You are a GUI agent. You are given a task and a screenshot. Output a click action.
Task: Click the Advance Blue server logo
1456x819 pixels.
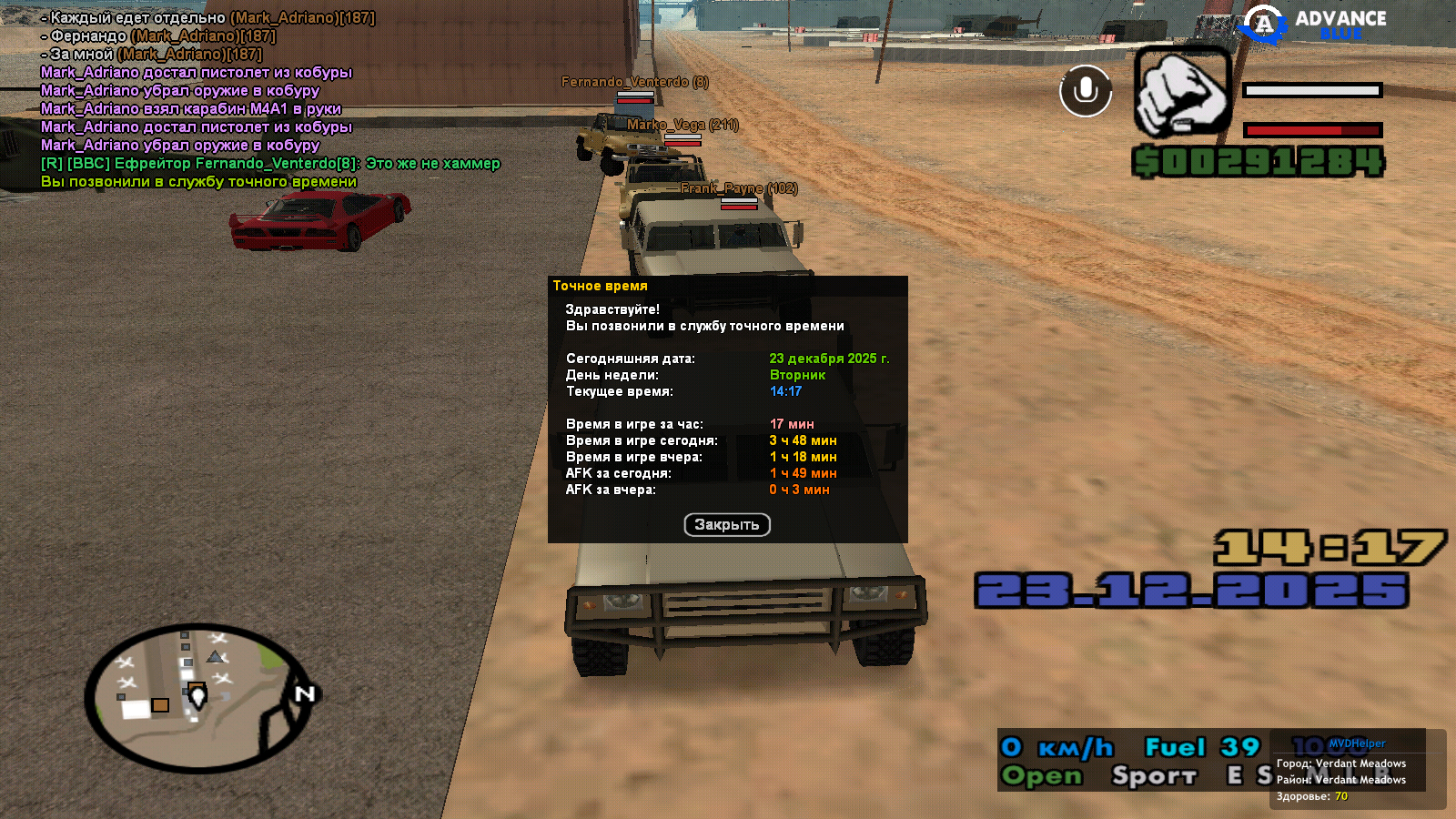tap(1314, 25)
